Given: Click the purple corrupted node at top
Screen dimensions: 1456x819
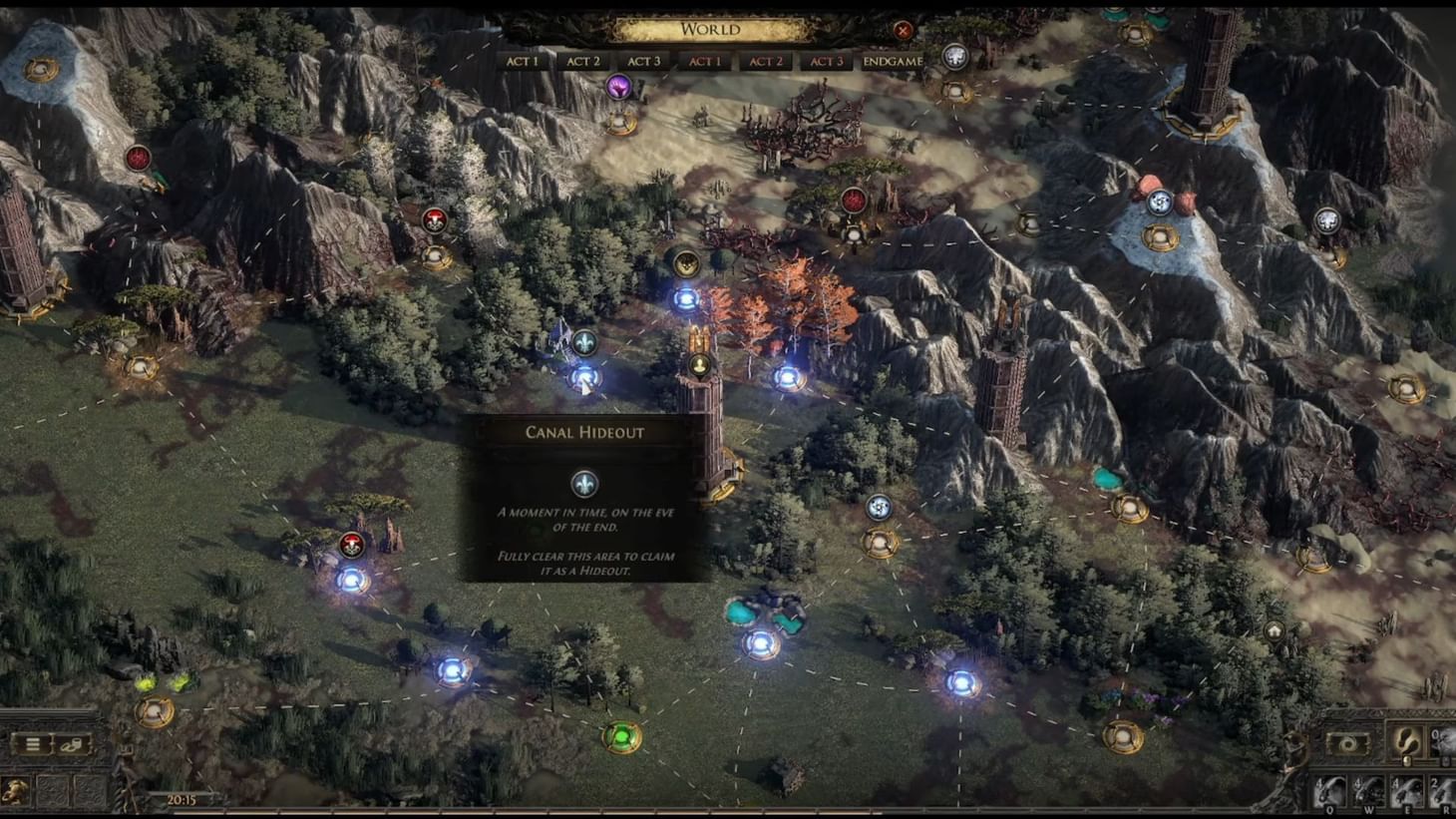Looking at the screenshot, I should click(620, 87).
